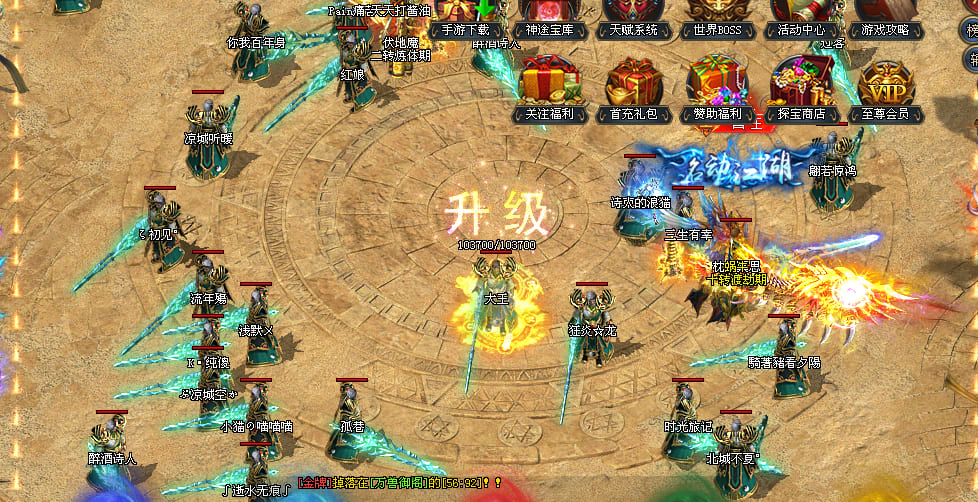Claim the 关注福利 follow bonus gift
The image size is (978, 502).
pyautogui.click(x=551, y=90)
